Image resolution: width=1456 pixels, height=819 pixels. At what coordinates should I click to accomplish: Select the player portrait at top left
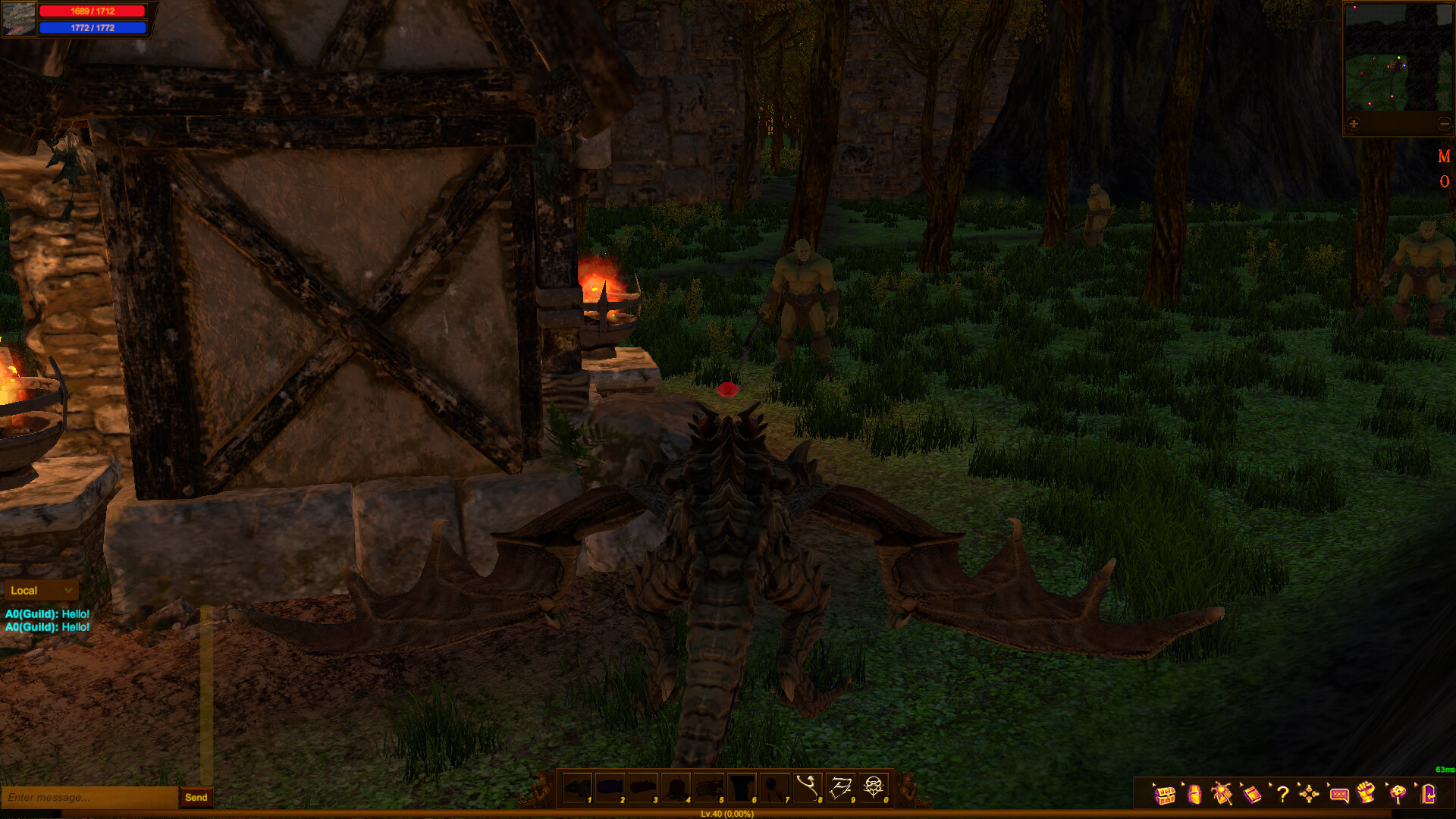point(18,18)
